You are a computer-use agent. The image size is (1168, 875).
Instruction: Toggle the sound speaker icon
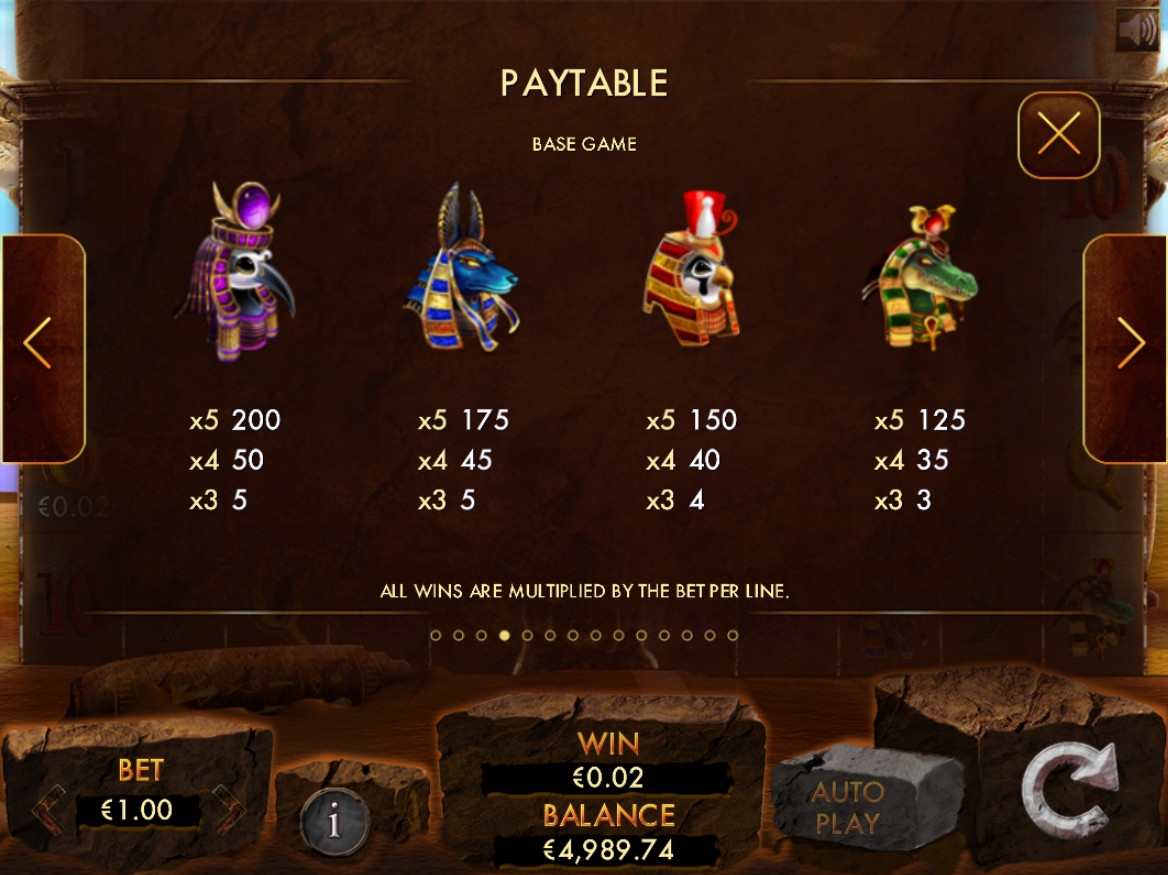1137,30
